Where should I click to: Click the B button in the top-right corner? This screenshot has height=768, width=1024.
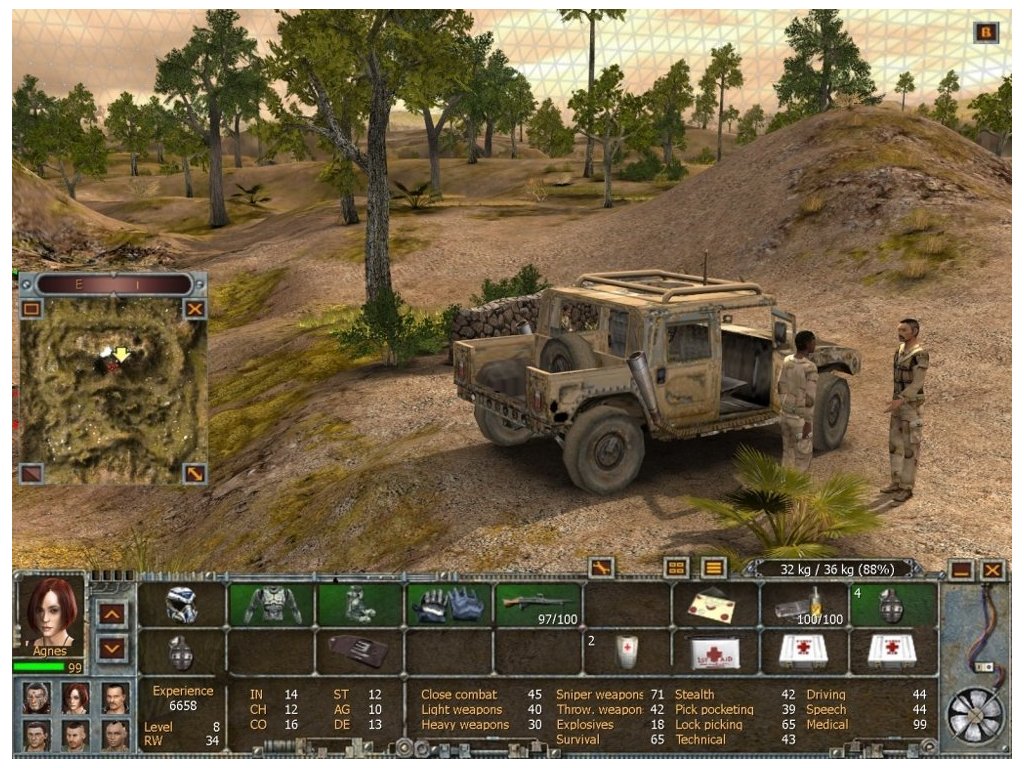tap(986, 32)
